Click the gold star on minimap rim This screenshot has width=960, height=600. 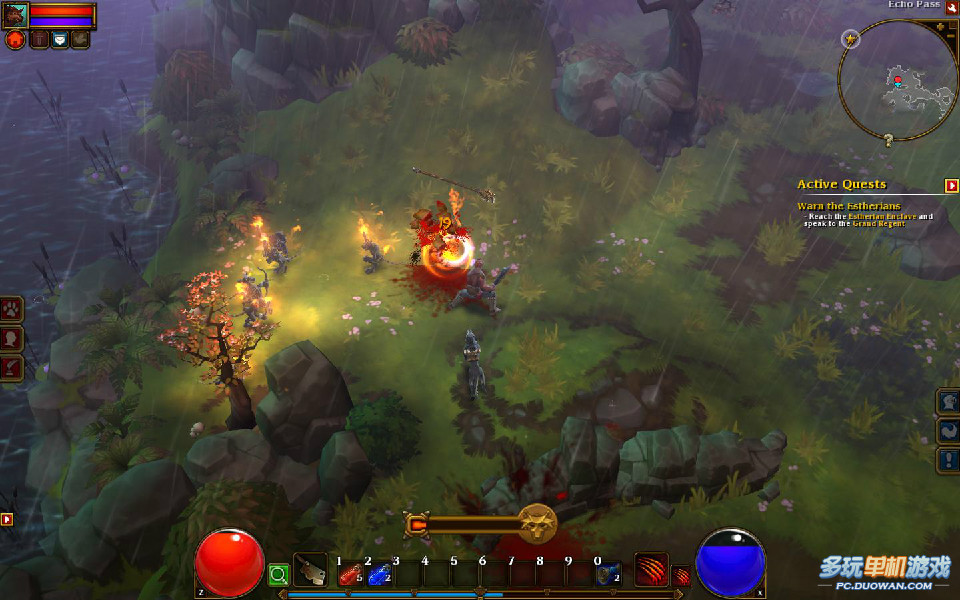(850, 39)
